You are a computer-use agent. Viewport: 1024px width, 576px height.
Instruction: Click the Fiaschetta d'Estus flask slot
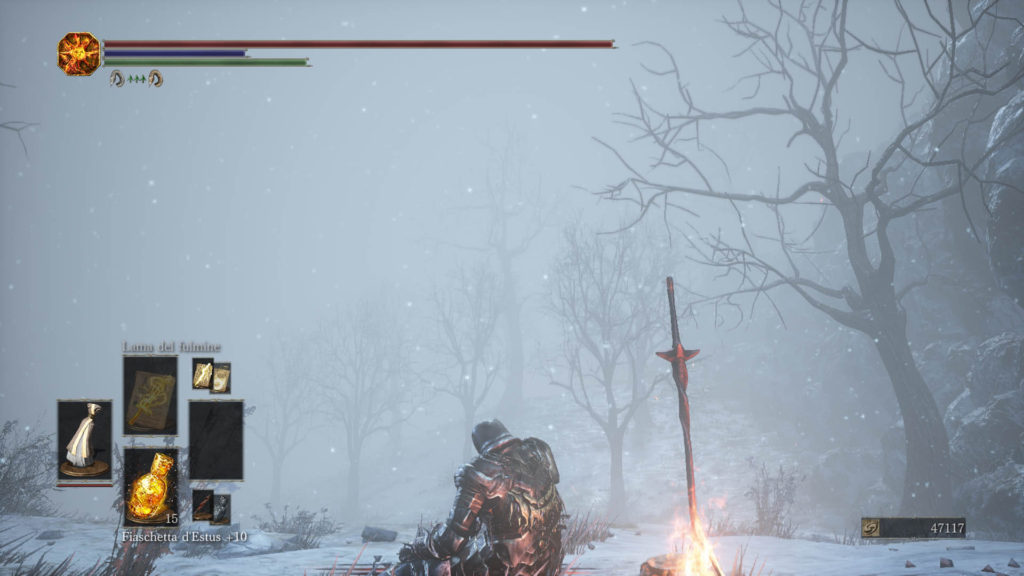click(x=150, y=486)
